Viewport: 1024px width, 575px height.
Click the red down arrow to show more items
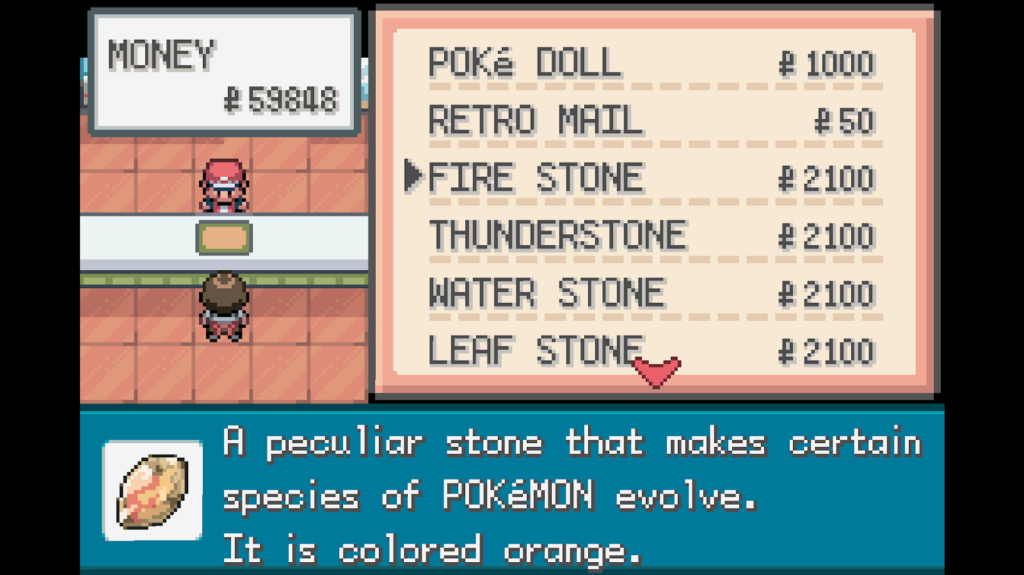pyautogui.click(x=657, y=372)
